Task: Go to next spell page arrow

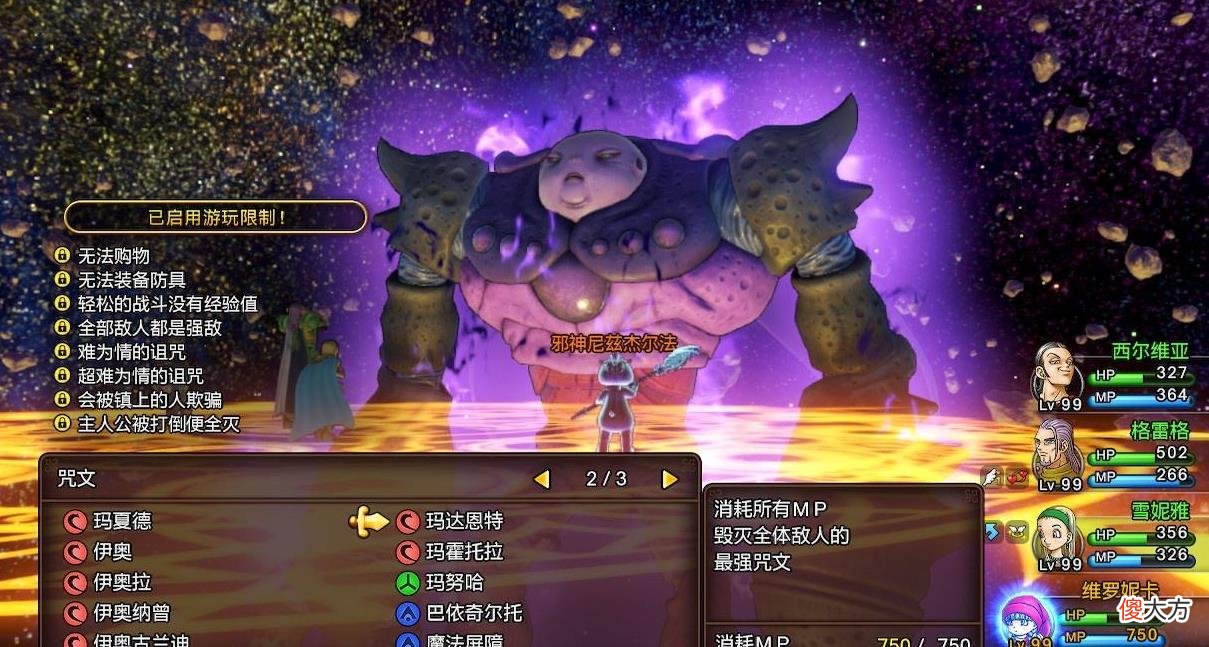Action: (x=670, y=480)
